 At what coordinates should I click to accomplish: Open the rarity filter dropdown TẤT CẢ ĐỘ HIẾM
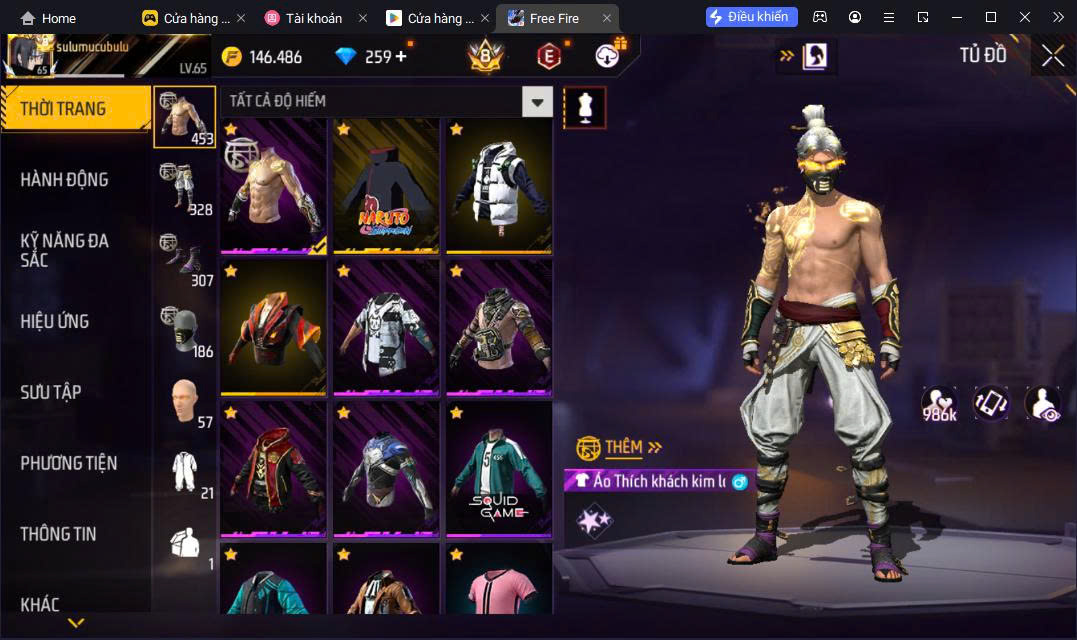[x=538, y=101]
